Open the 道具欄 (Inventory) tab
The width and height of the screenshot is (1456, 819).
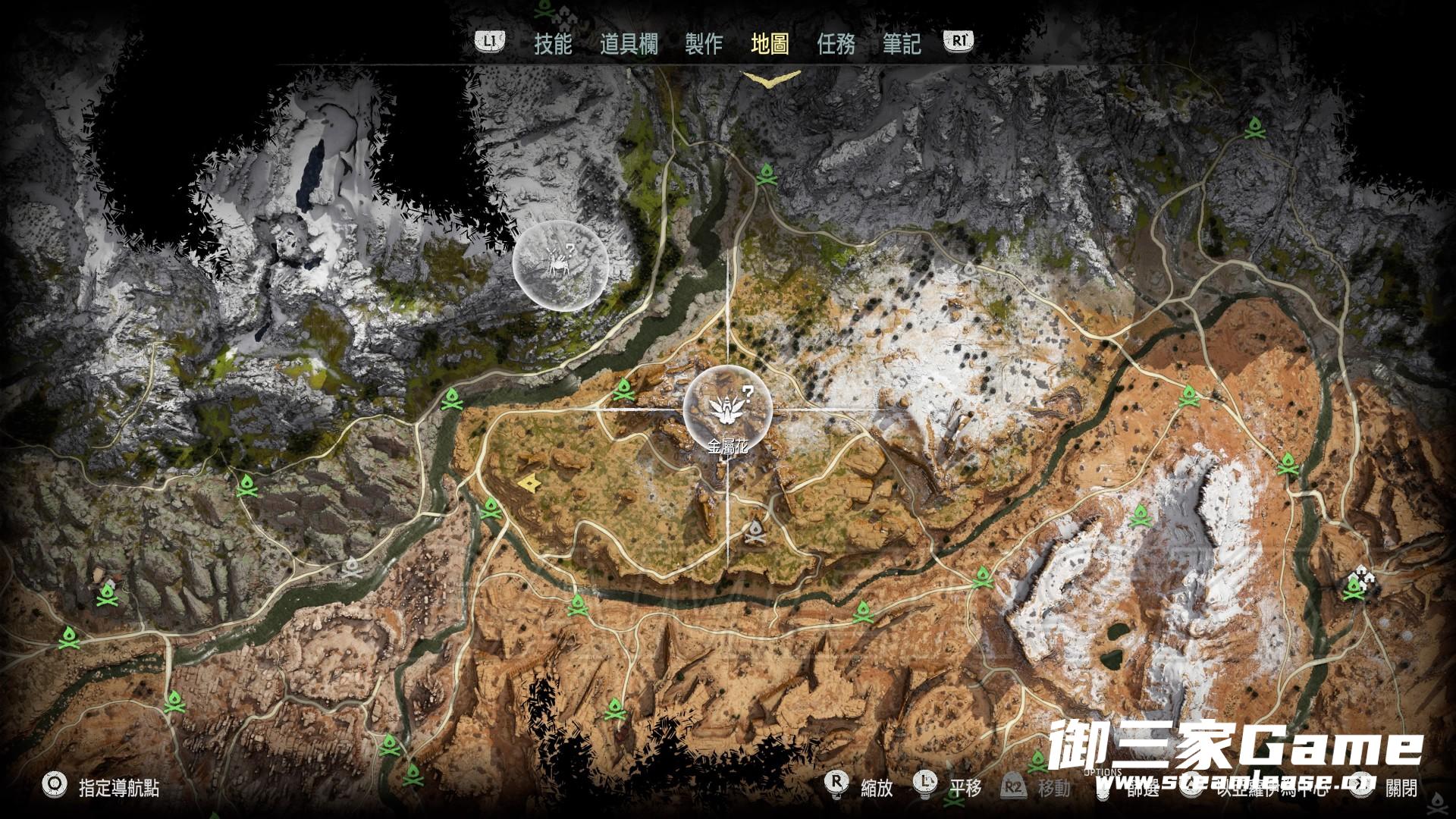pos(629,44)
